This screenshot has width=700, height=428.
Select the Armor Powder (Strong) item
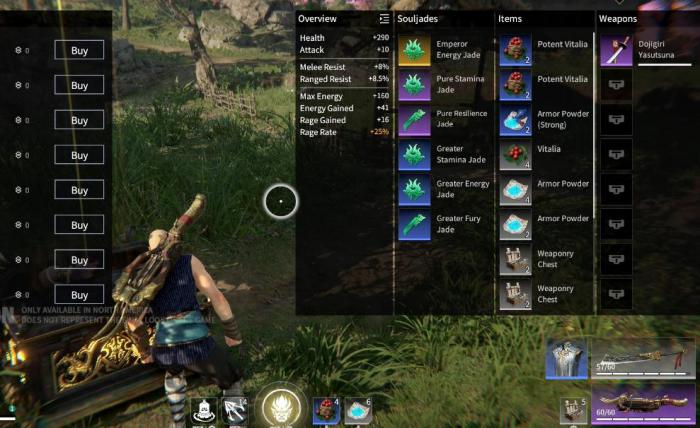[x=515, y=120]
